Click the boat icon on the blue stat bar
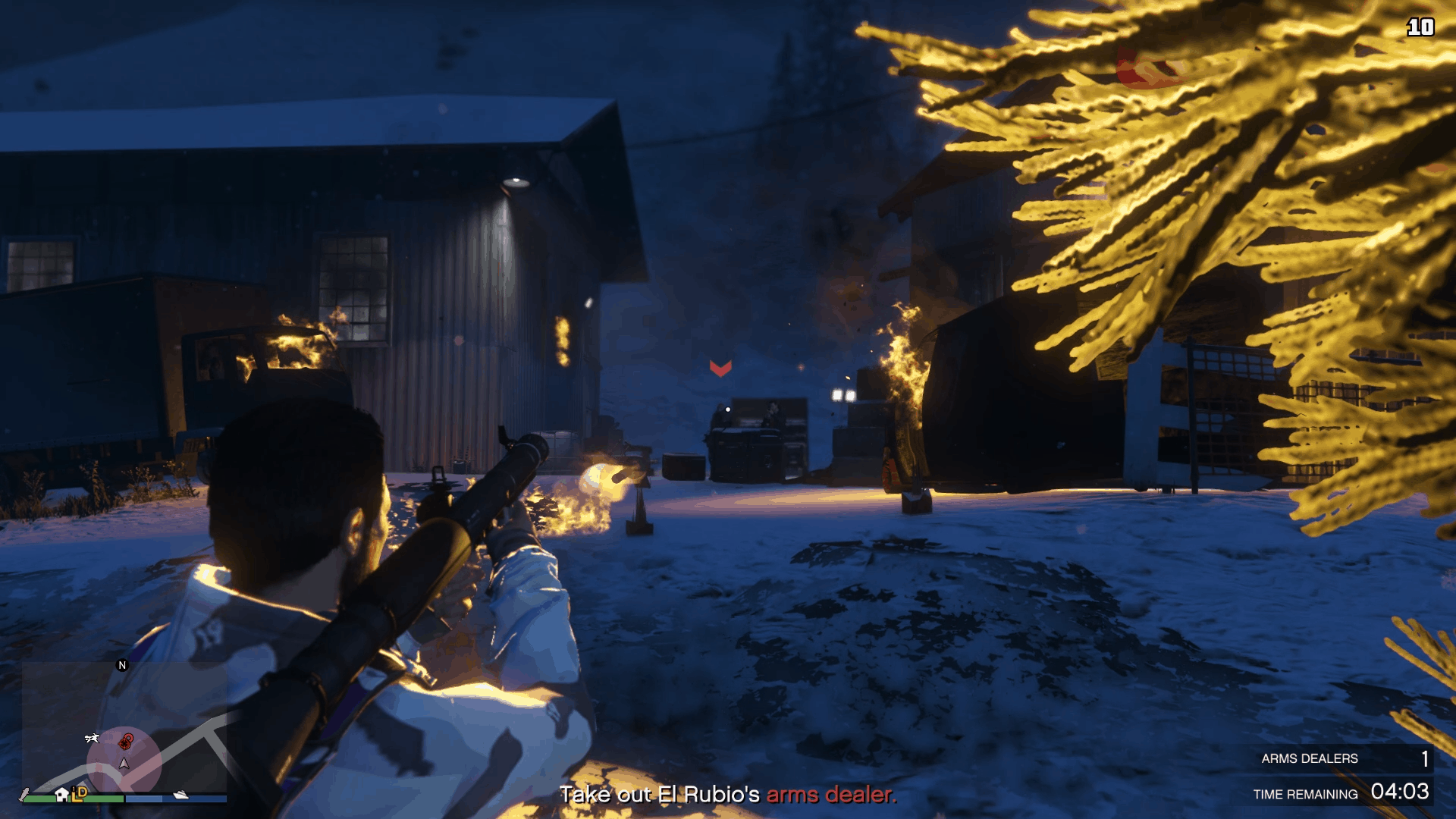This screenshot has height=819, width=1456. coord(180,797)
